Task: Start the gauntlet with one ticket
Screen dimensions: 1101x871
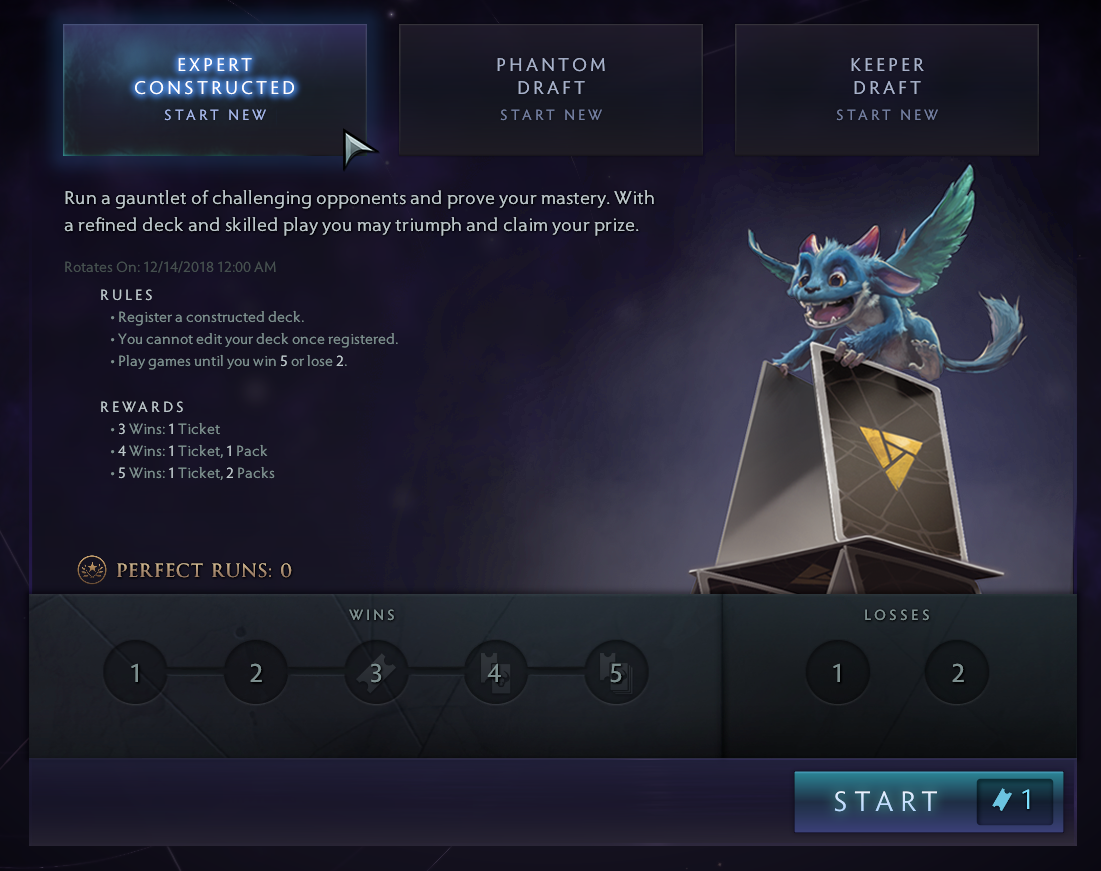Action: point(928,801)
